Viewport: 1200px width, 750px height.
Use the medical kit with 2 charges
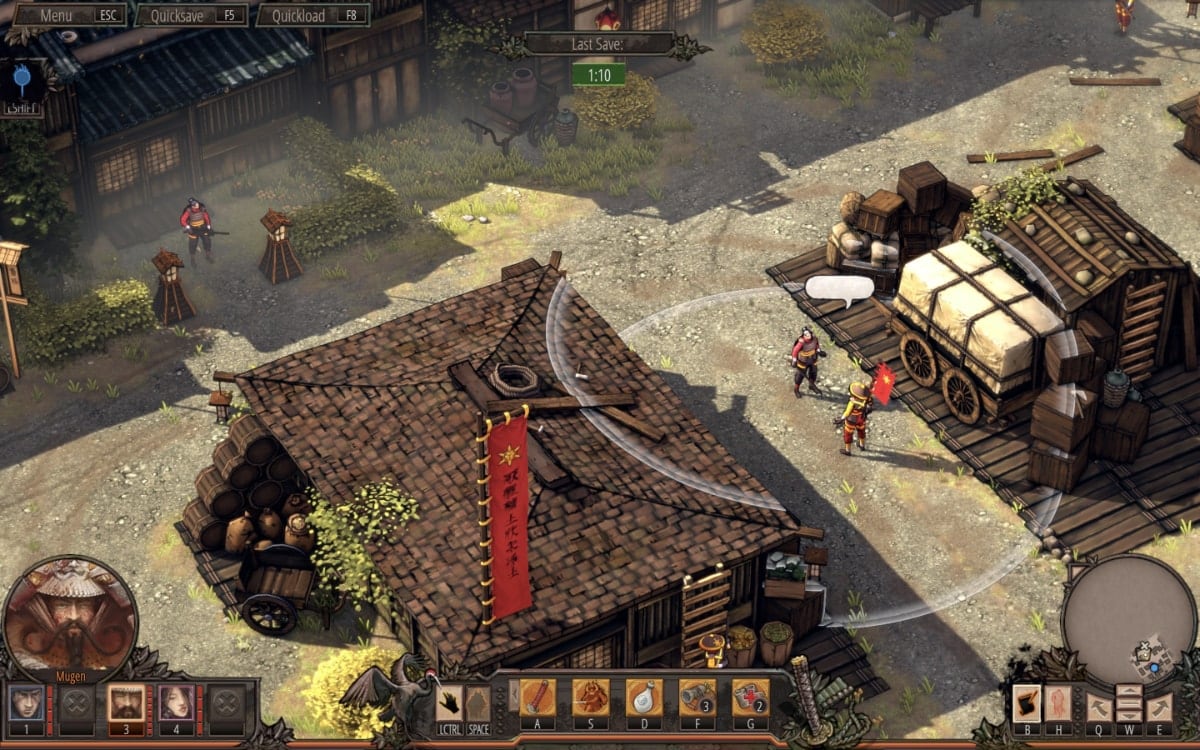point(750,696)
